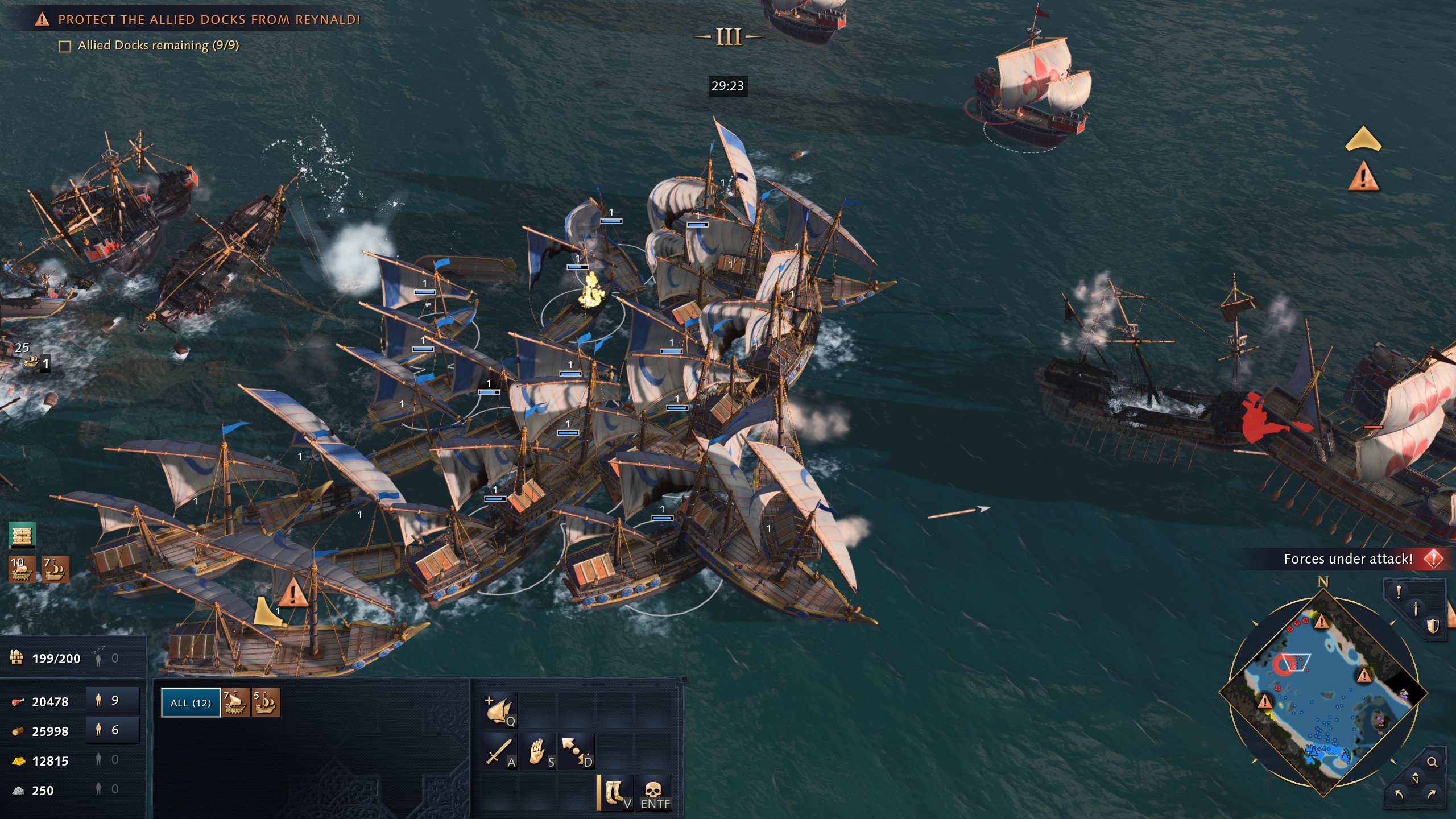Select the control group holding 10 ships
The image size is (1456, 819).
point(22,569)
